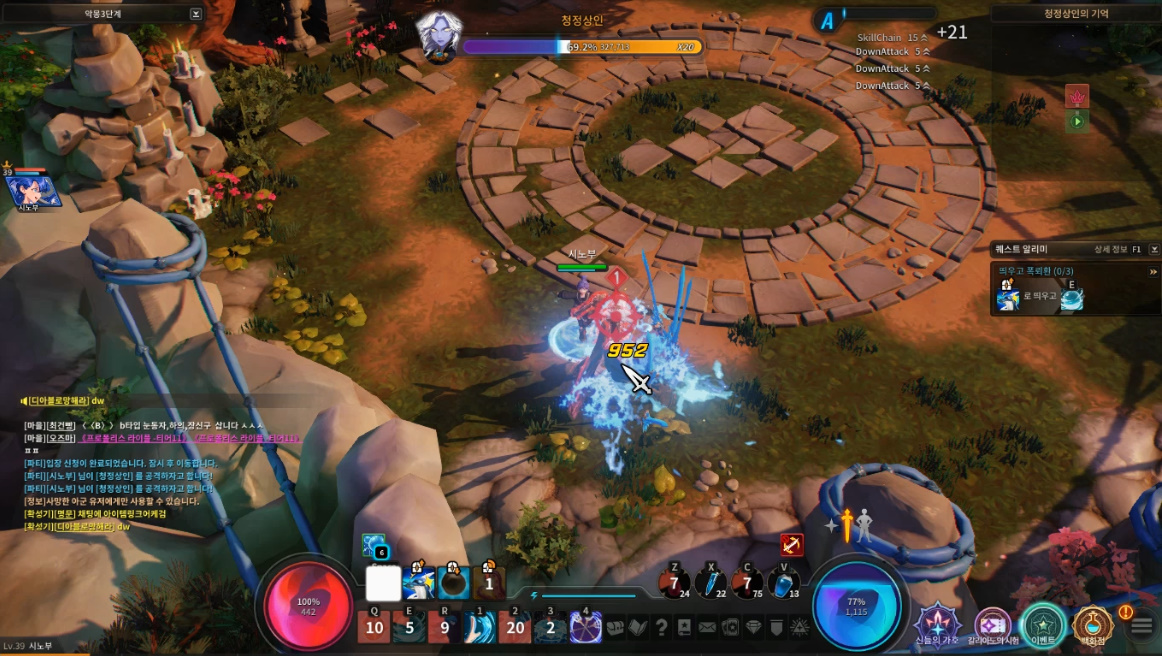Image resolution: width=1162 pixels, height=656 pixels.
Task: Open the open-book skill book icon
Action: tap(637, 627)
